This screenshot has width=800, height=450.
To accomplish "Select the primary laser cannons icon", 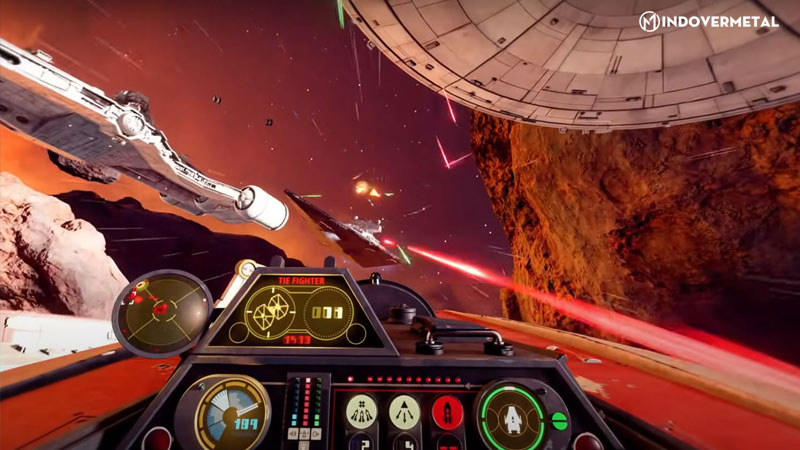I will [361, 410].
